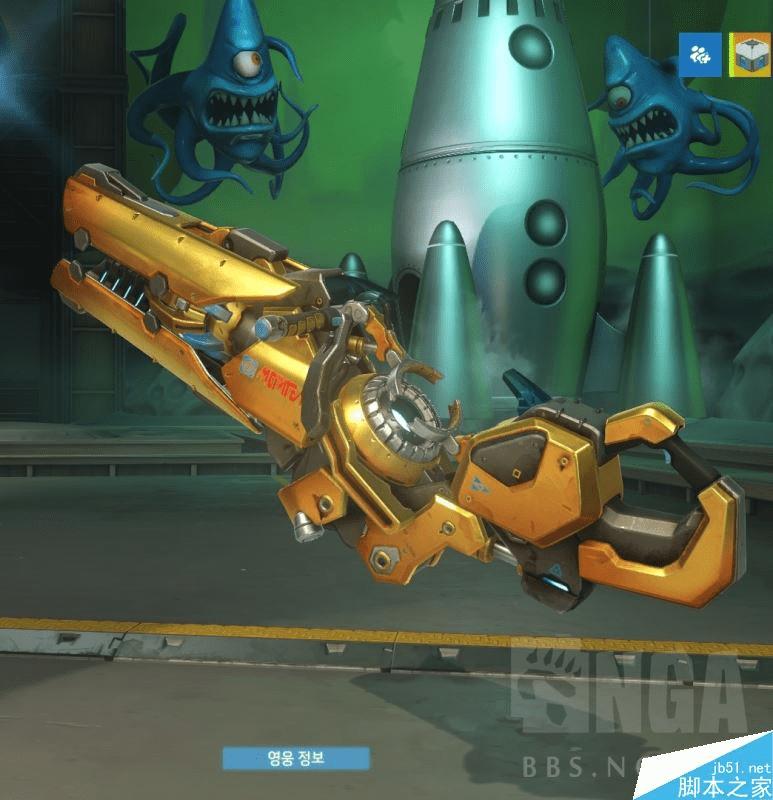The image size is (773, 800).
Task: Open the 영웅 정보 hero info button
Action: point(296,758)
